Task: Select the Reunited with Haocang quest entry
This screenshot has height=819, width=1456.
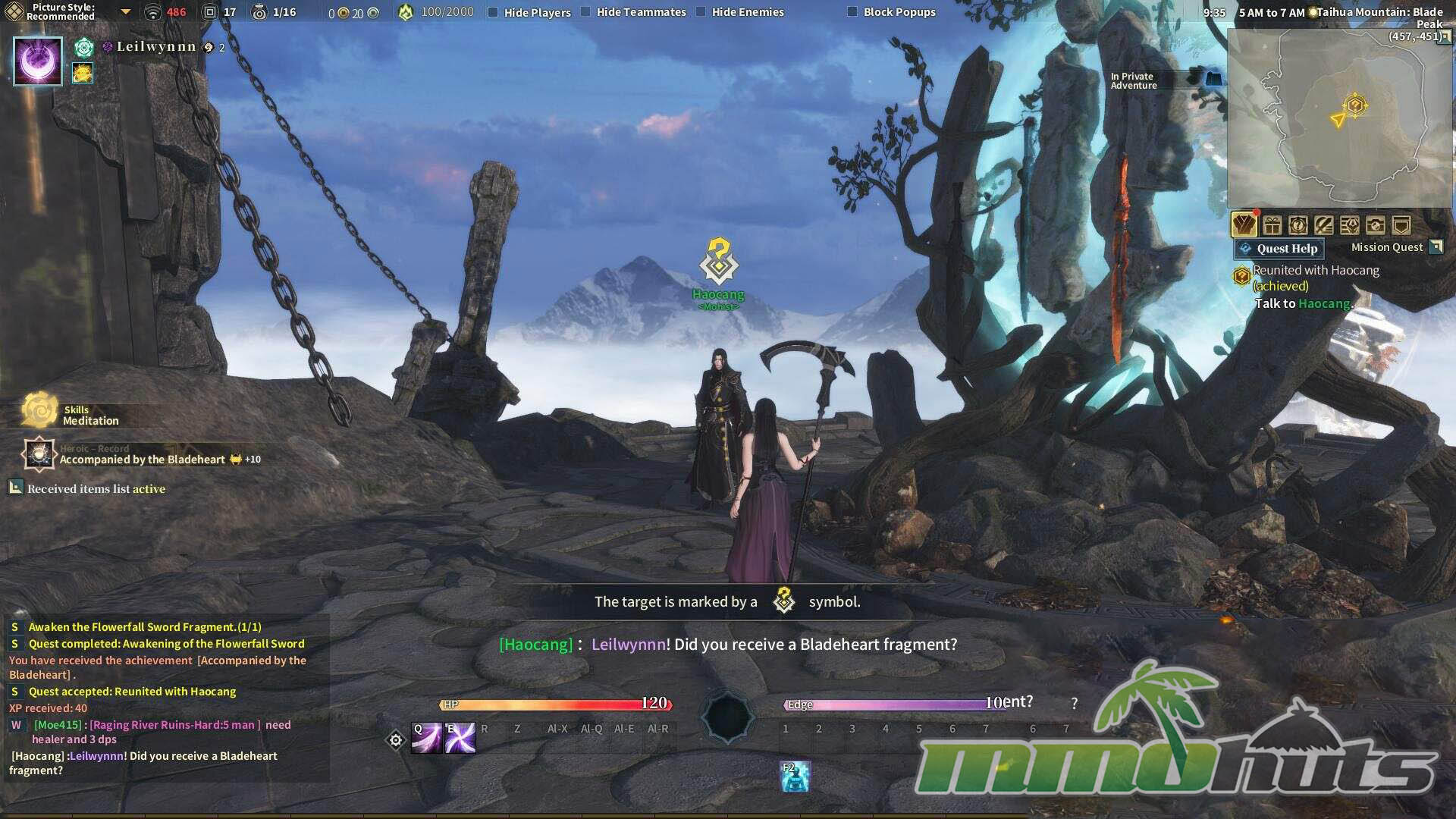Action: 1316,271
